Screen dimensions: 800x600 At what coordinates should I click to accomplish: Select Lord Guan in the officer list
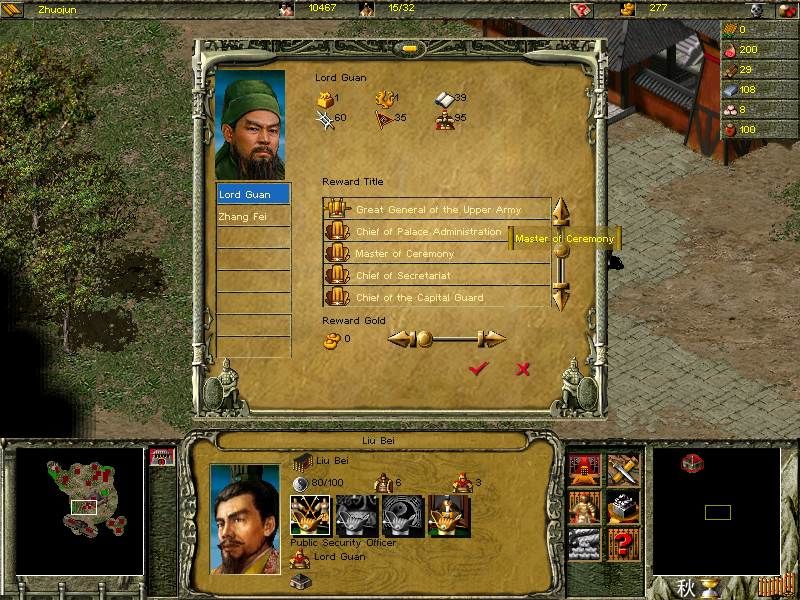coord(253,194)
